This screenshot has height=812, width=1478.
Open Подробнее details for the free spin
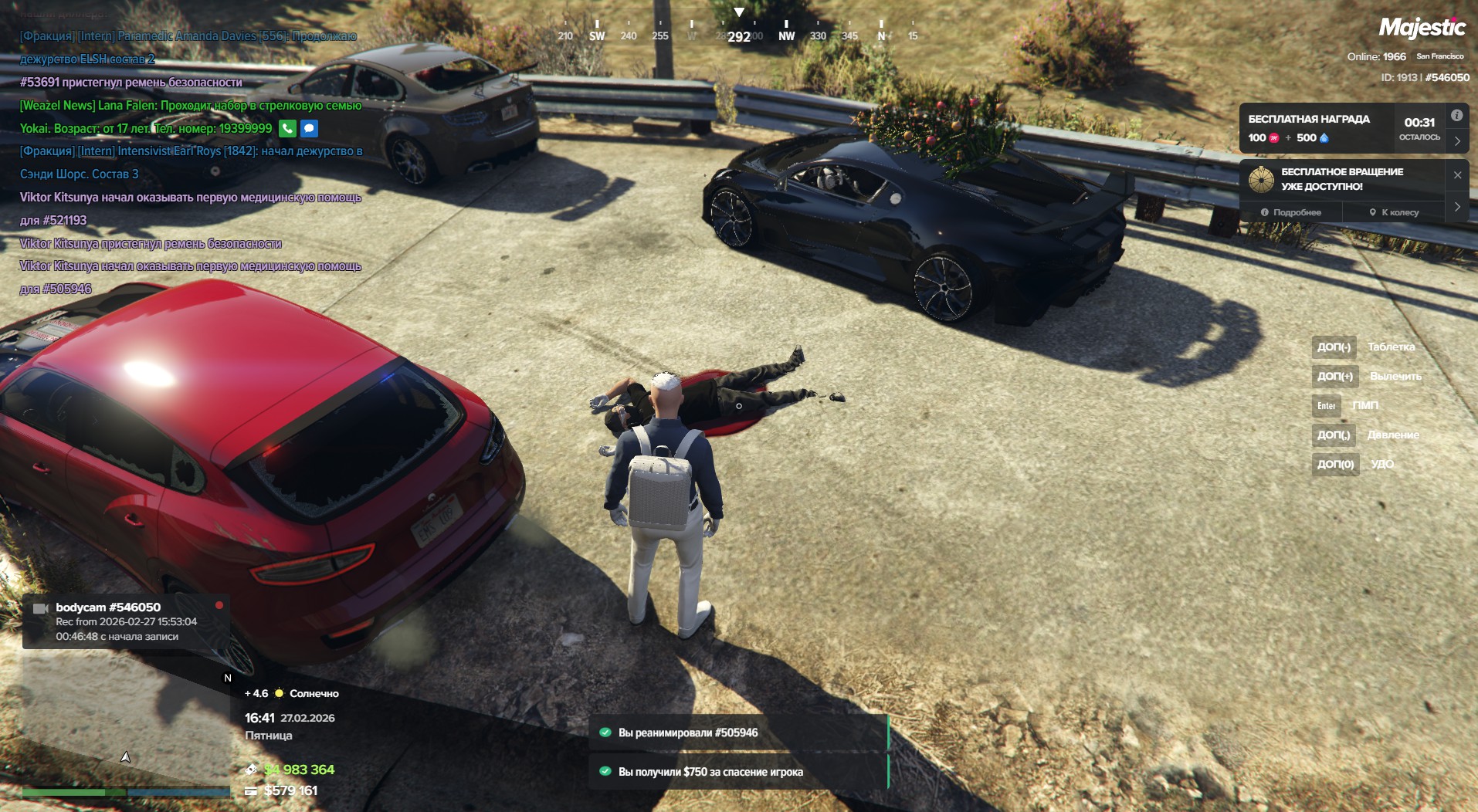click(x=1291, y=212)
